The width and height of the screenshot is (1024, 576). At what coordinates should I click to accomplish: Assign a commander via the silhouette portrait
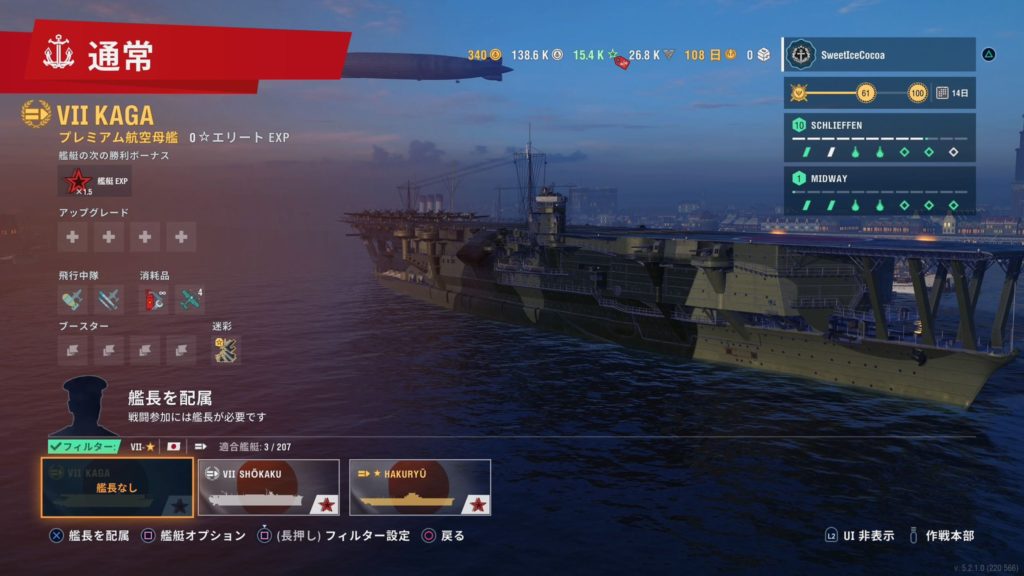[x=85, y=405]
